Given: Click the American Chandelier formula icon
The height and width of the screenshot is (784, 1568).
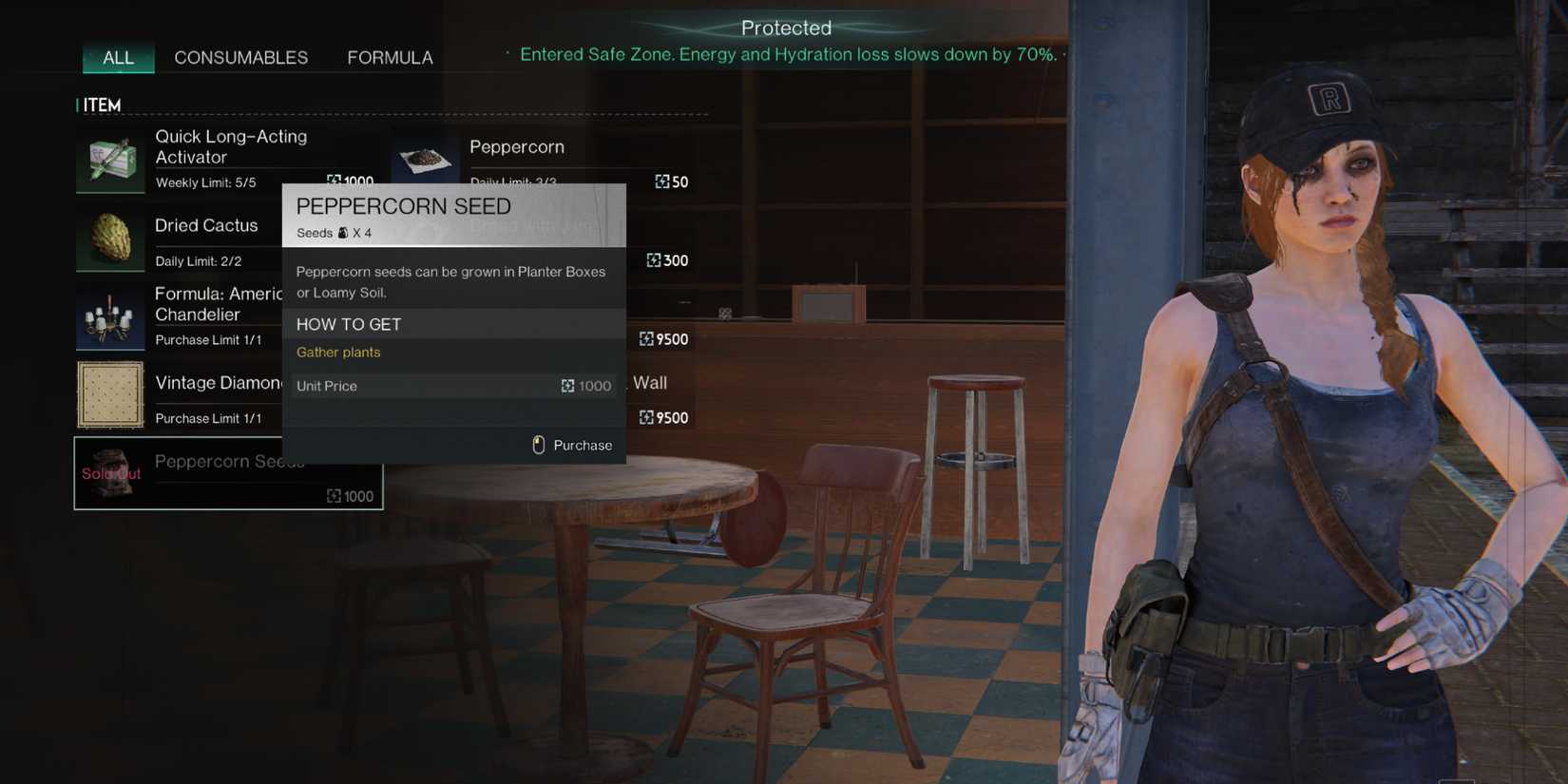Looking at the screenshot, I should [109, 316].
